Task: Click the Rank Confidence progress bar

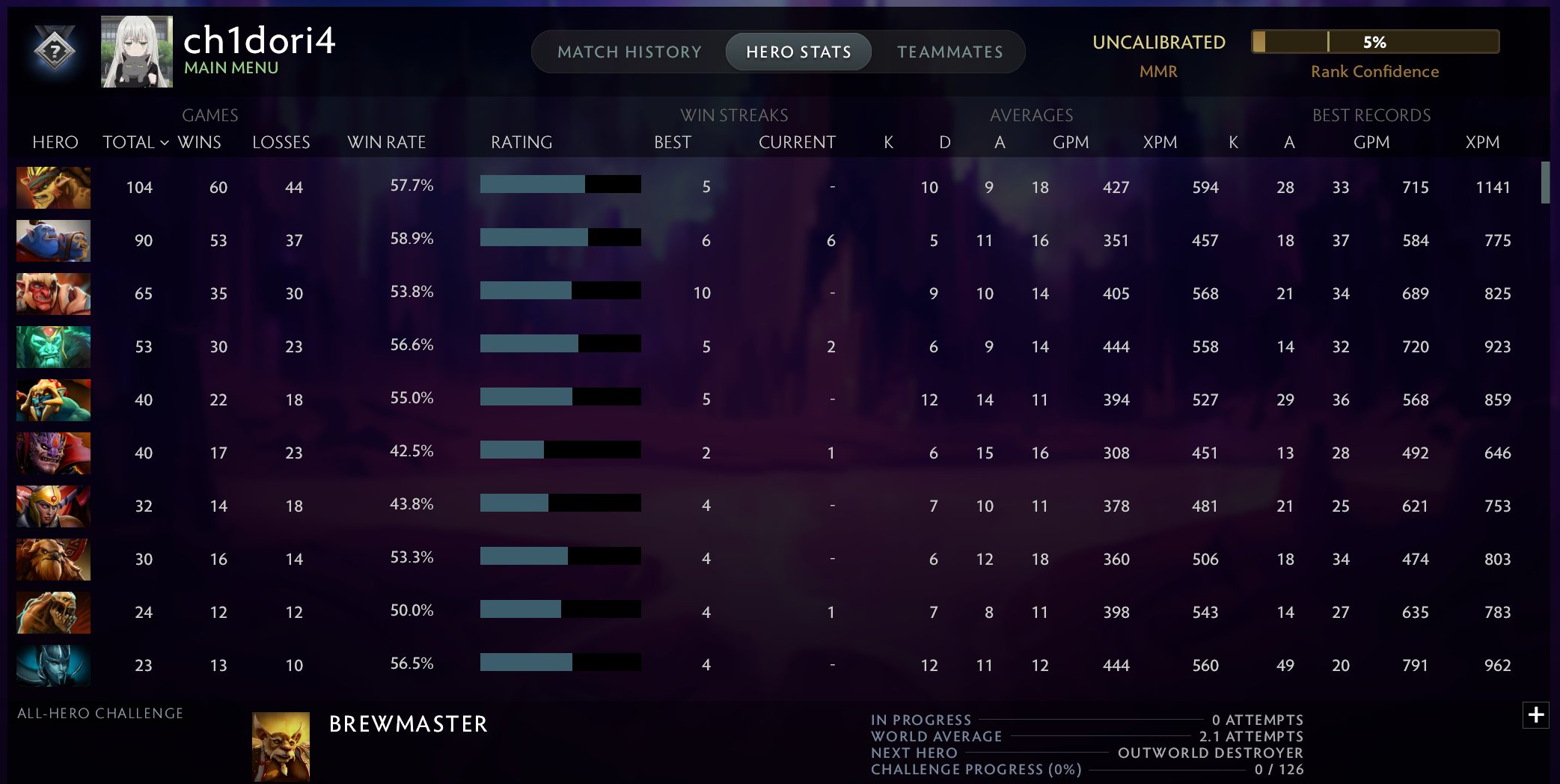Action: click(x=1375, y=43)
